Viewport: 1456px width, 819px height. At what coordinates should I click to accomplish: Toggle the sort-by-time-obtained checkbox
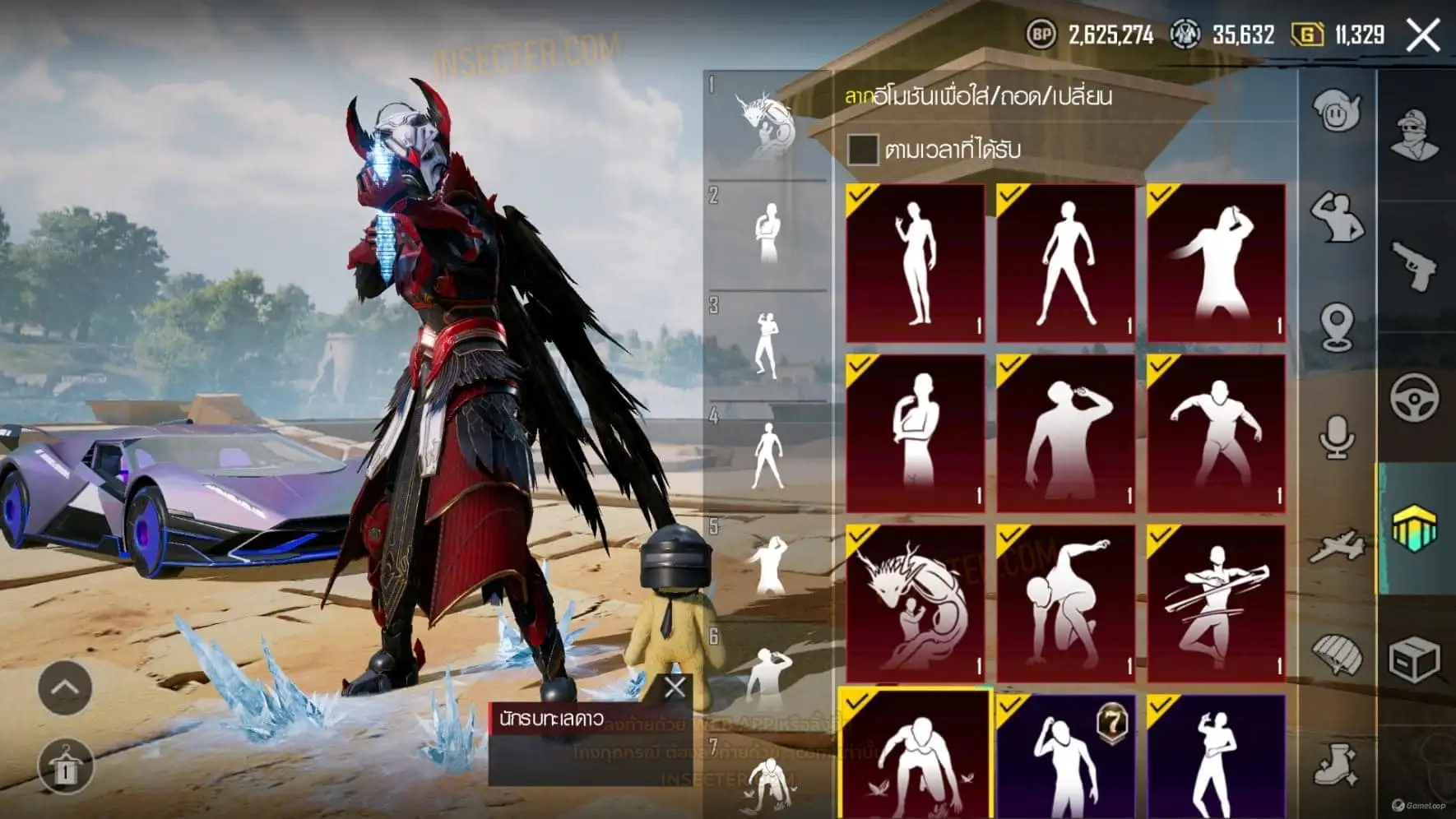(x=862, y=149)
